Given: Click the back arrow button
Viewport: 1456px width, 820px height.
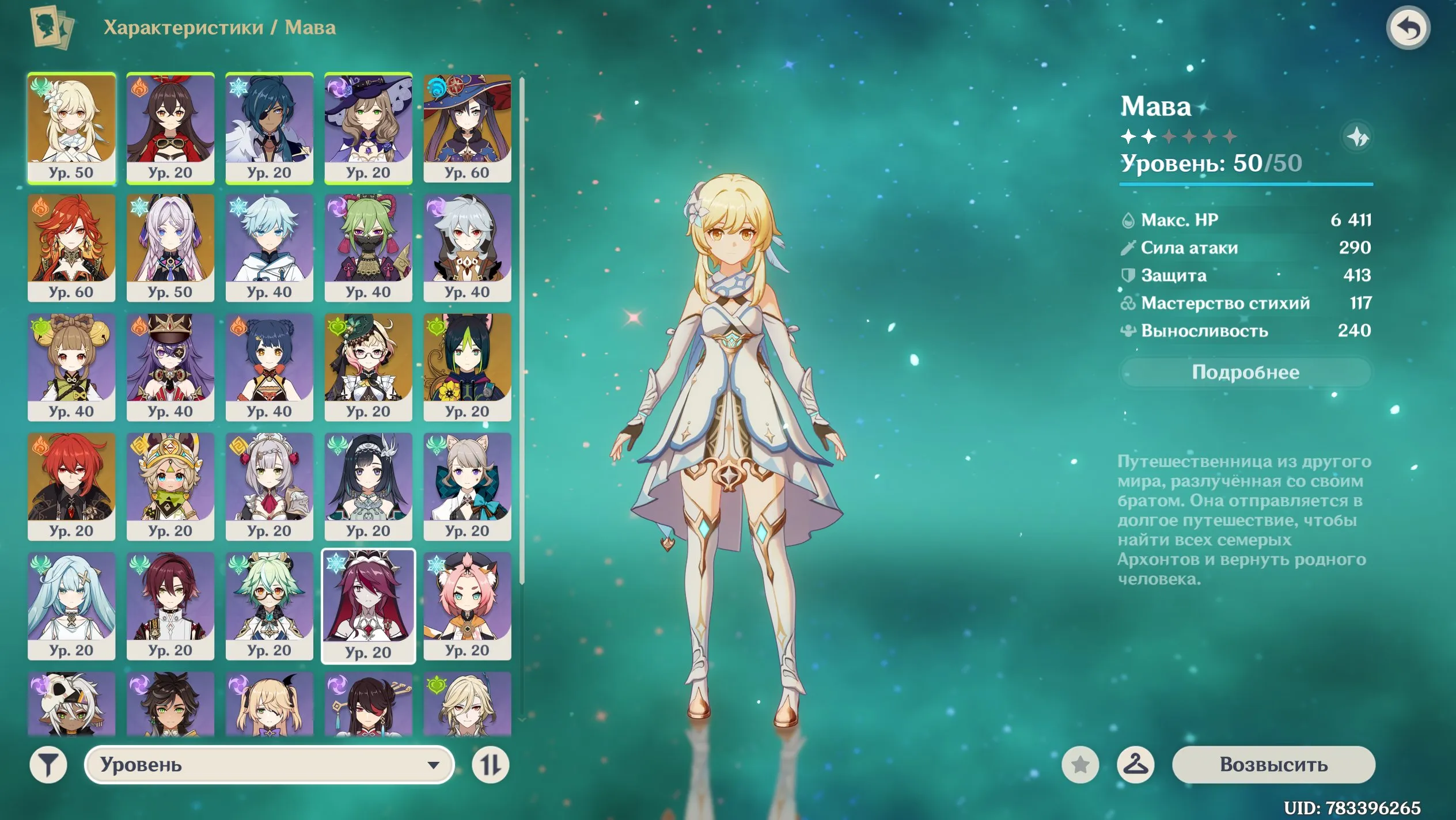Looking at the screenshot, I should tap(1408, 28).
